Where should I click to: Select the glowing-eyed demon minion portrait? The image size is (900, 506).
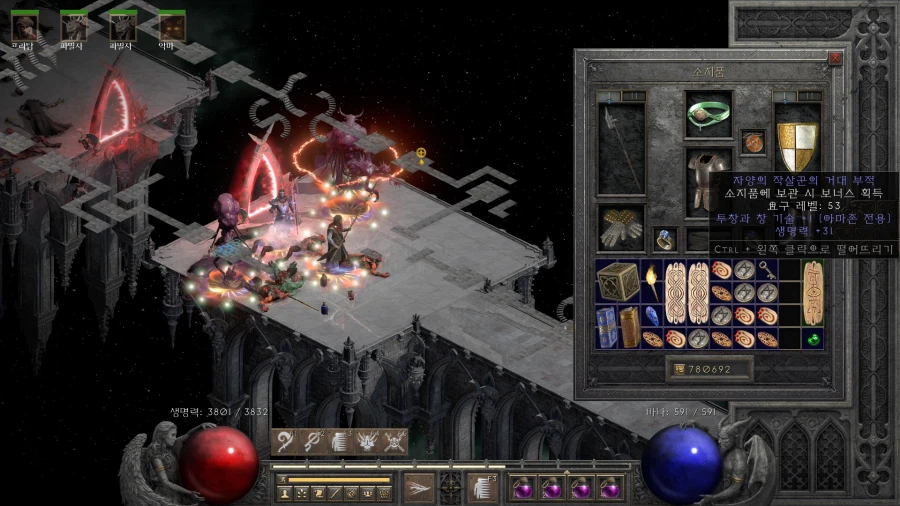(x=172, y=25)
